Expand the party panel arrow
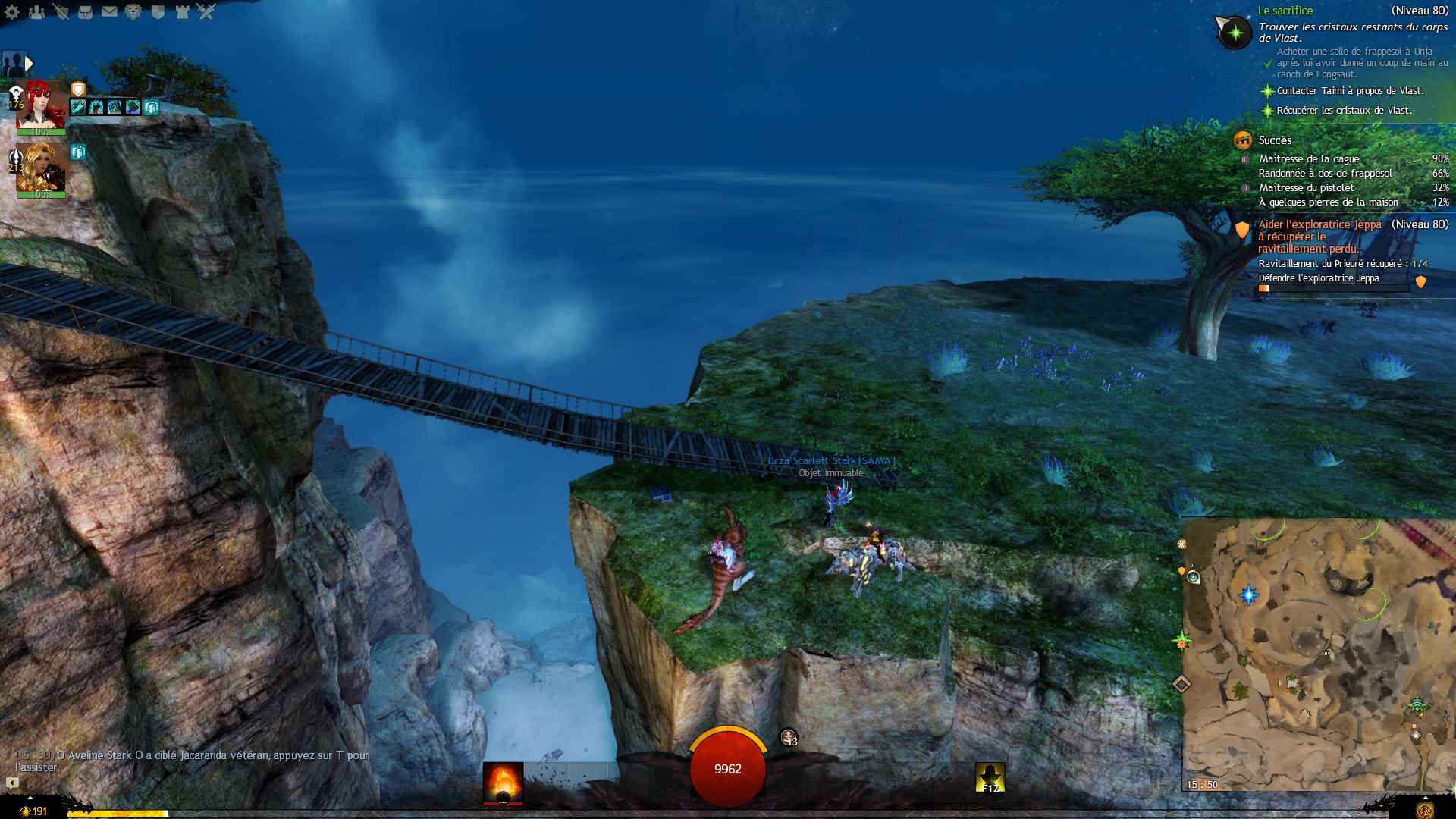 [x=29, y=63]
